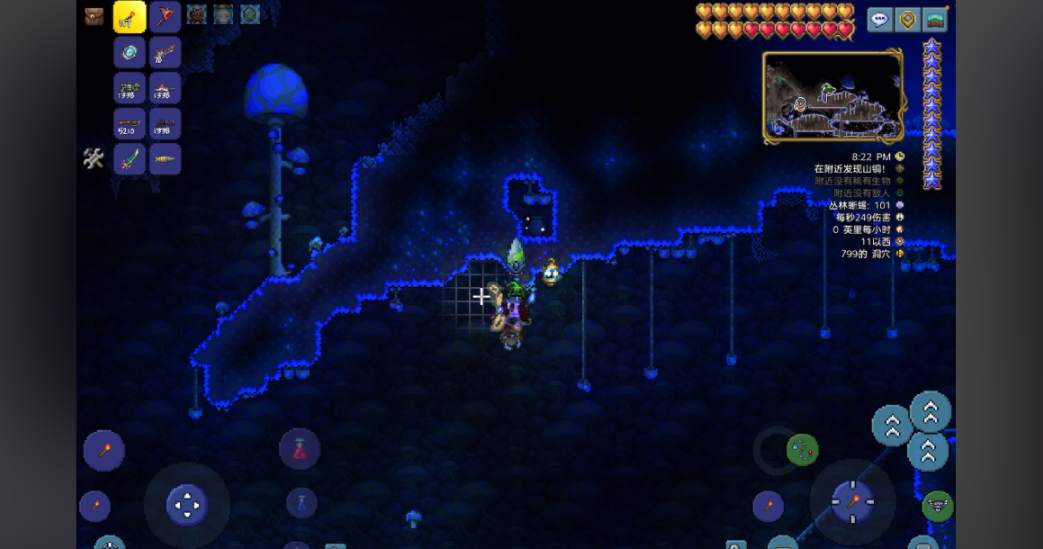This screenshot has width=1043, height=549.
Task: Use the red healing potion quick button
Action: tap(299, 449)
